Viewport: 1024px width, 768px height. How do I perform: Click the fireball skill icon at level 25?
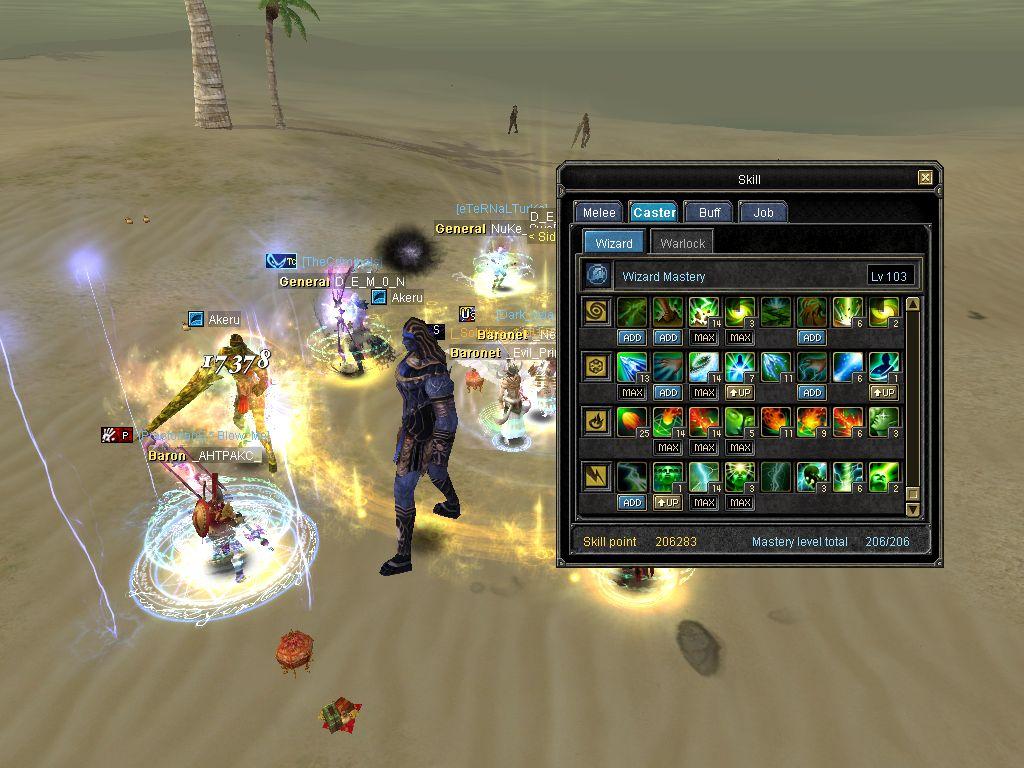pyautogui.click(x=632, y=421)
